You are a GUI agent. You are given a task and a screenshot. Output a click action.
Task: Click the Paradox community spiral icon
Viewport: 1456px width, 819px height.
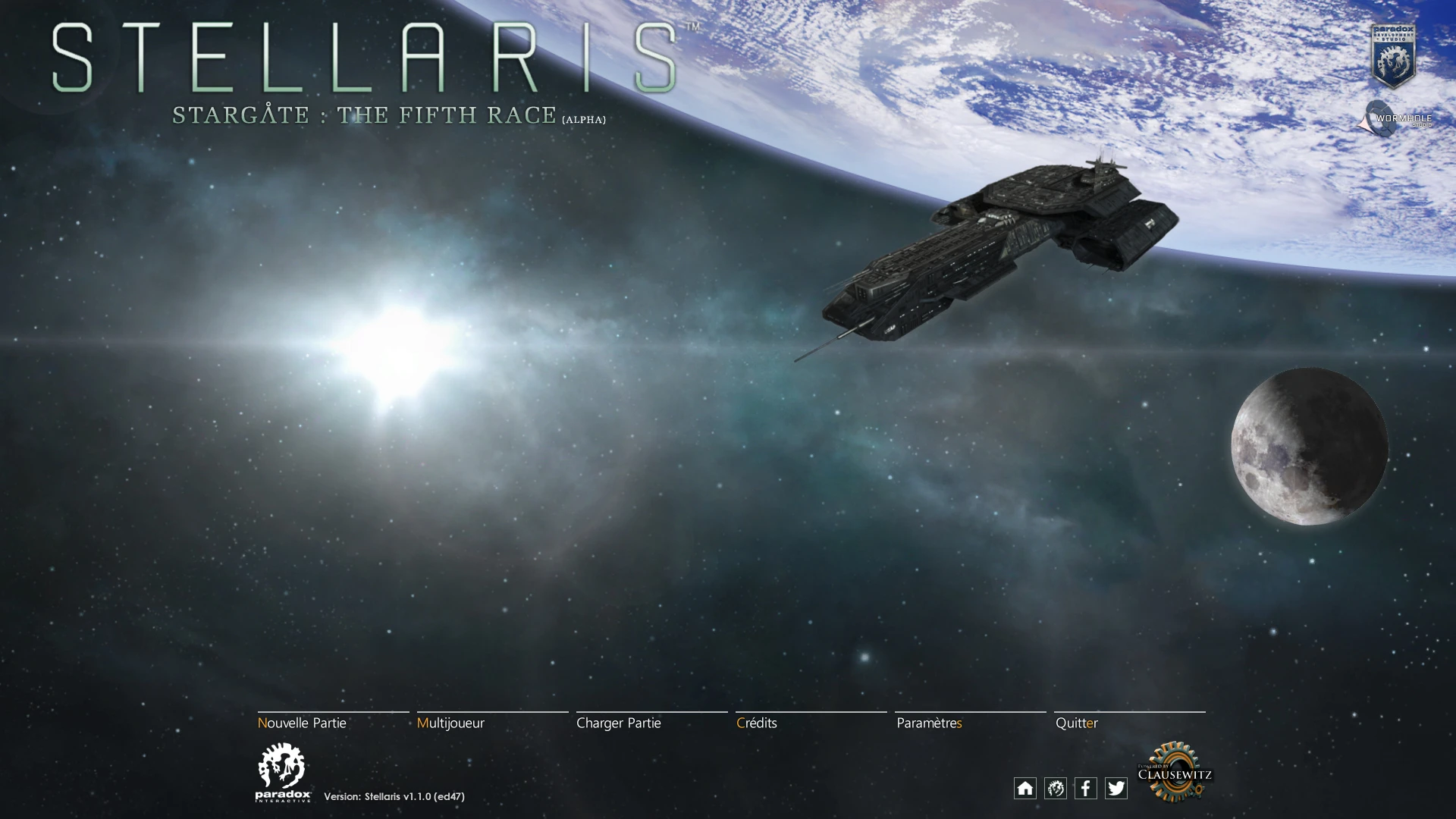[x=1056, y=788]
